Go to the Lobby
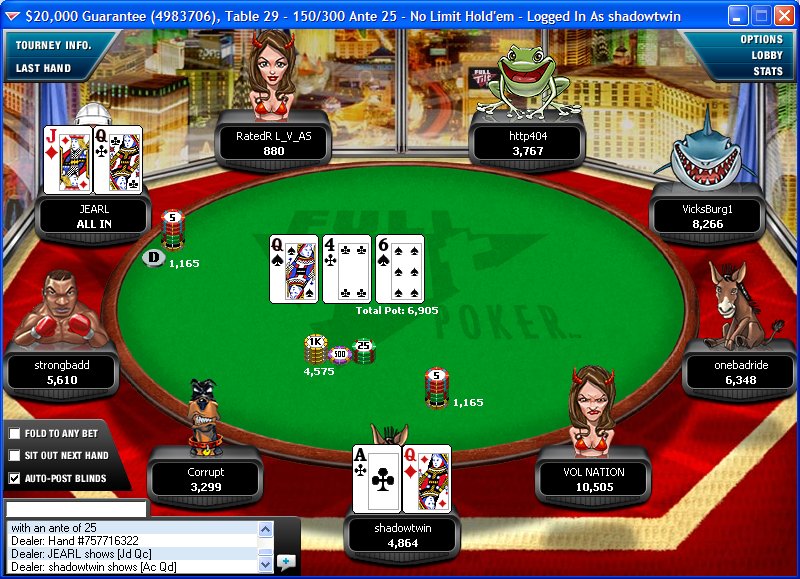The height and width of the screenshot is (579, 800). [x=767, y=56]
